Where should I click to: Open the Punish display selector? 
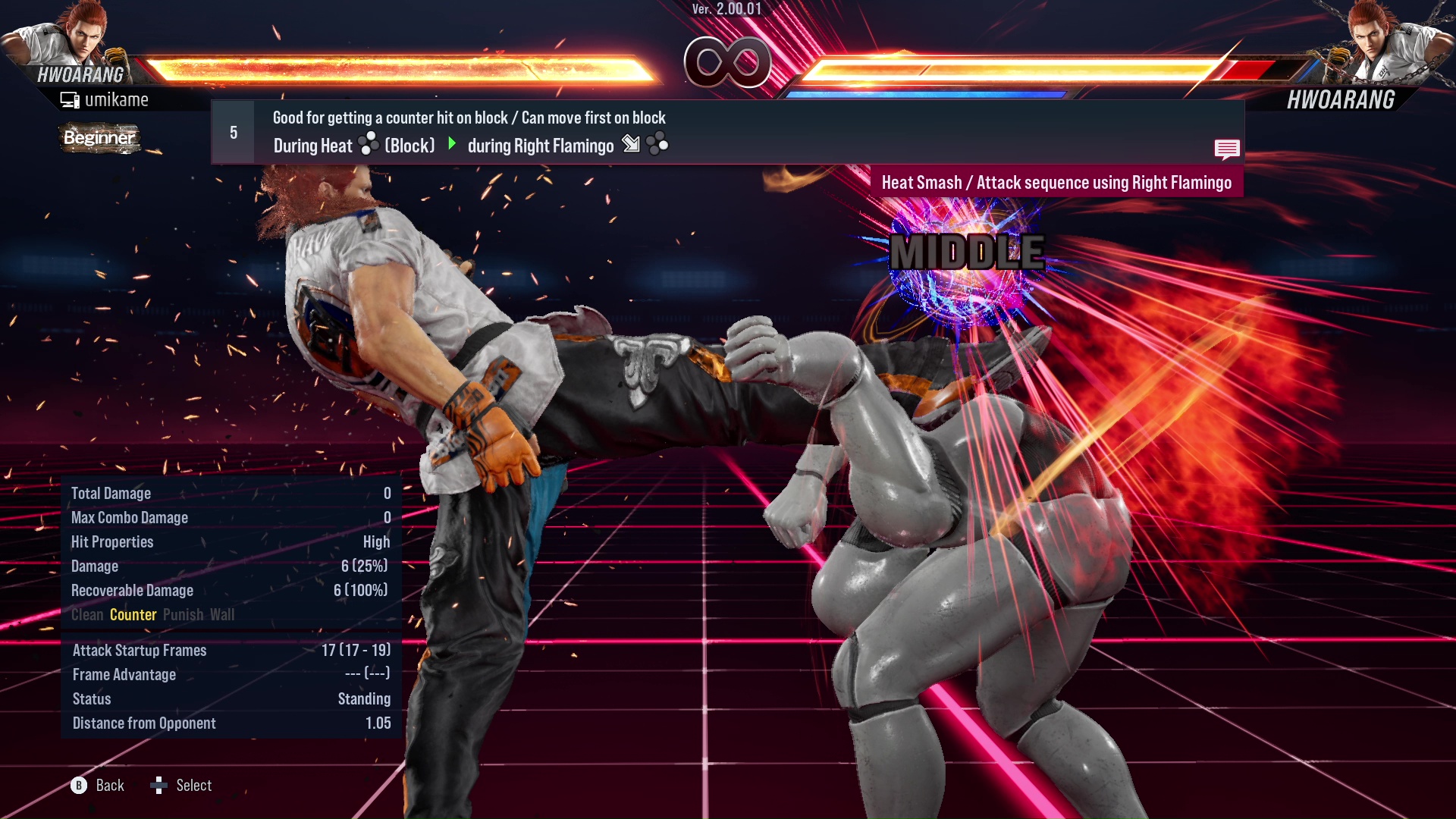click(x=182, y=615)
